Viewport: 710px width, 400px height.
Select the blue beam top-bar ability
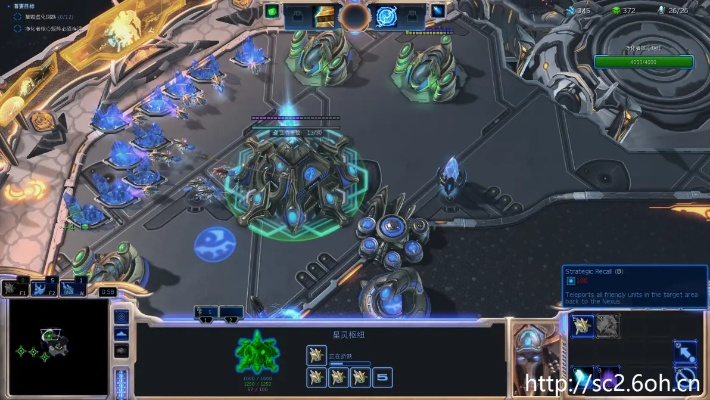tap(439, 13)
